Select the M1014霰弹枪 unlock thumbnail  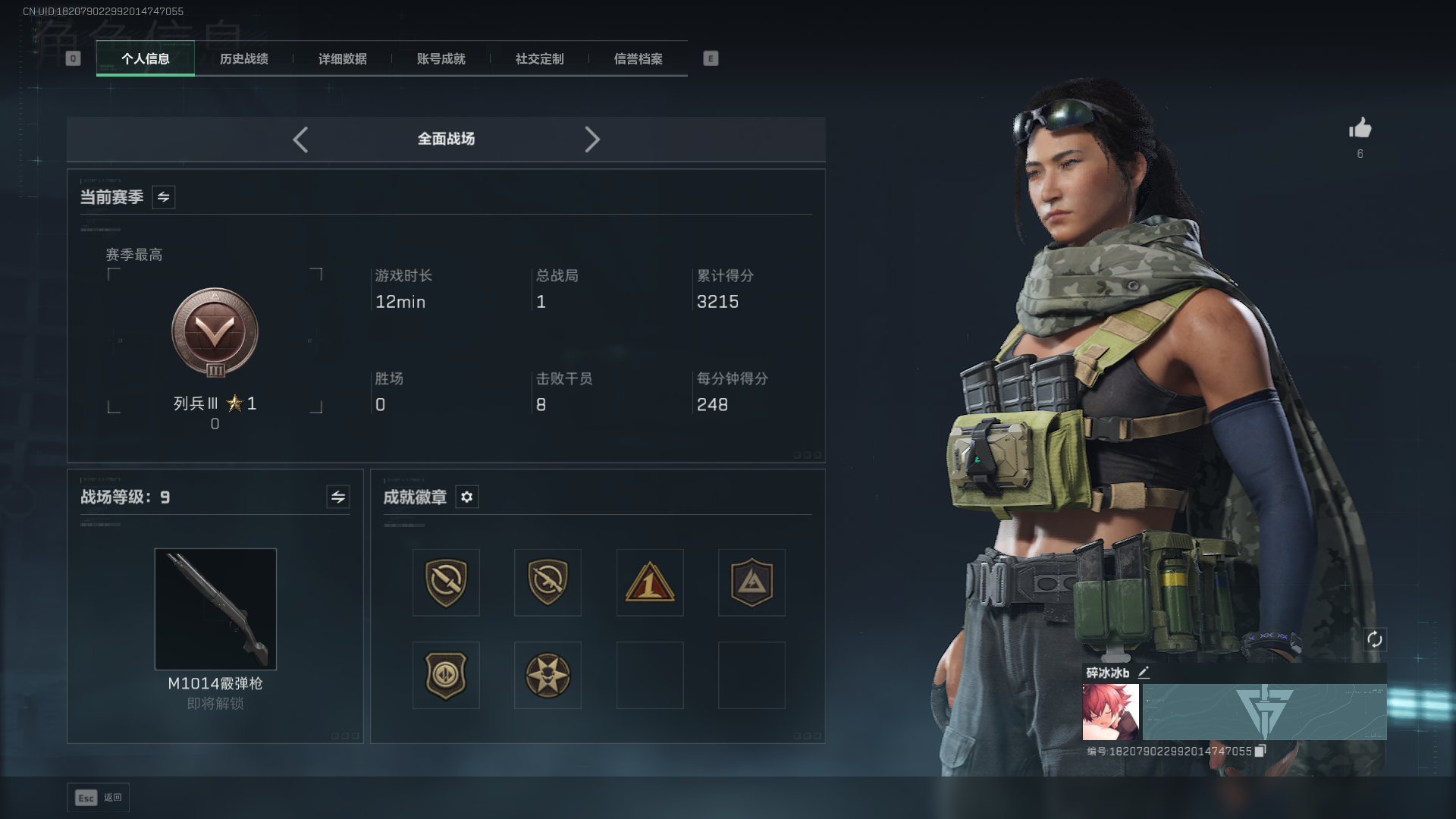coord(215,609)
